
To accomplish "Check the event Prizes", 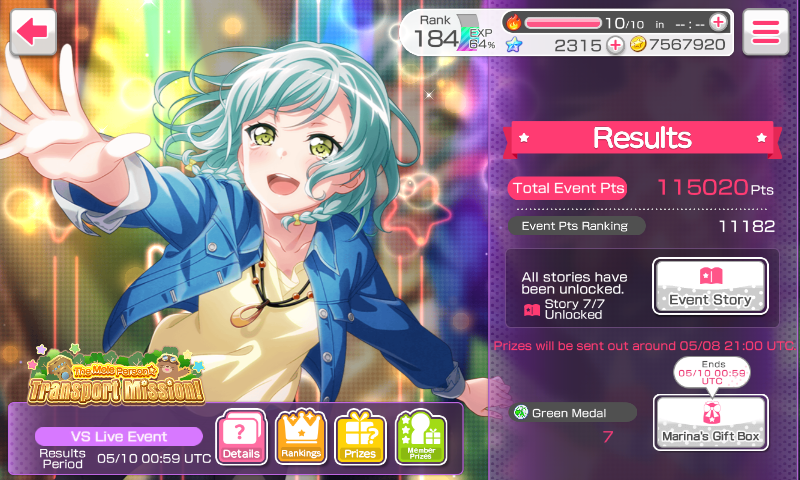I will click(360, 437).
